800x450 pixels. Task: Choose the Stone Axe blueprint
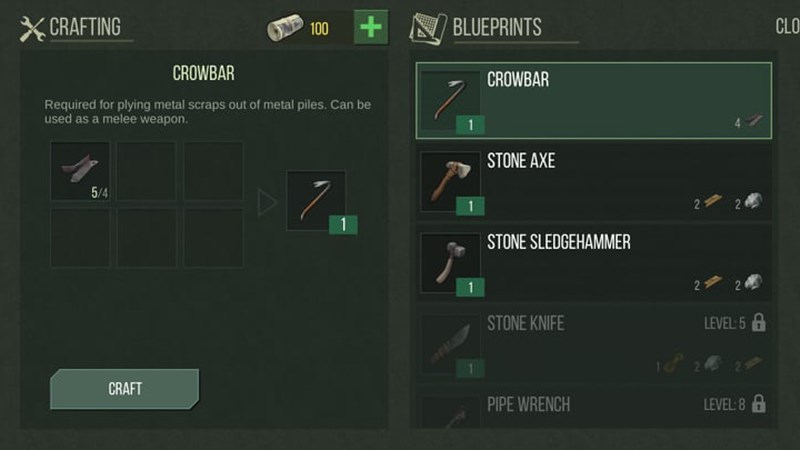click(594, 182)
